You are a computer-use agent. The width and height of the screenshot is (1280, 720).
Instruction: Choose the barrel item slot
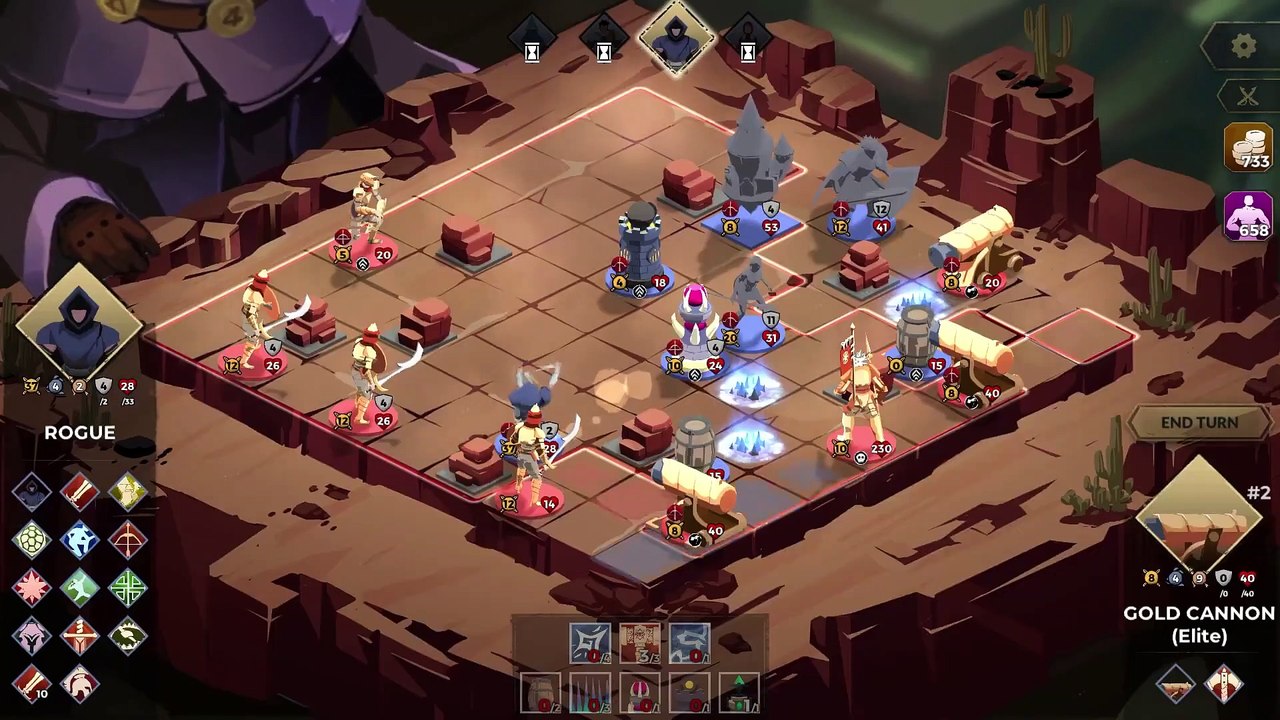541,692
